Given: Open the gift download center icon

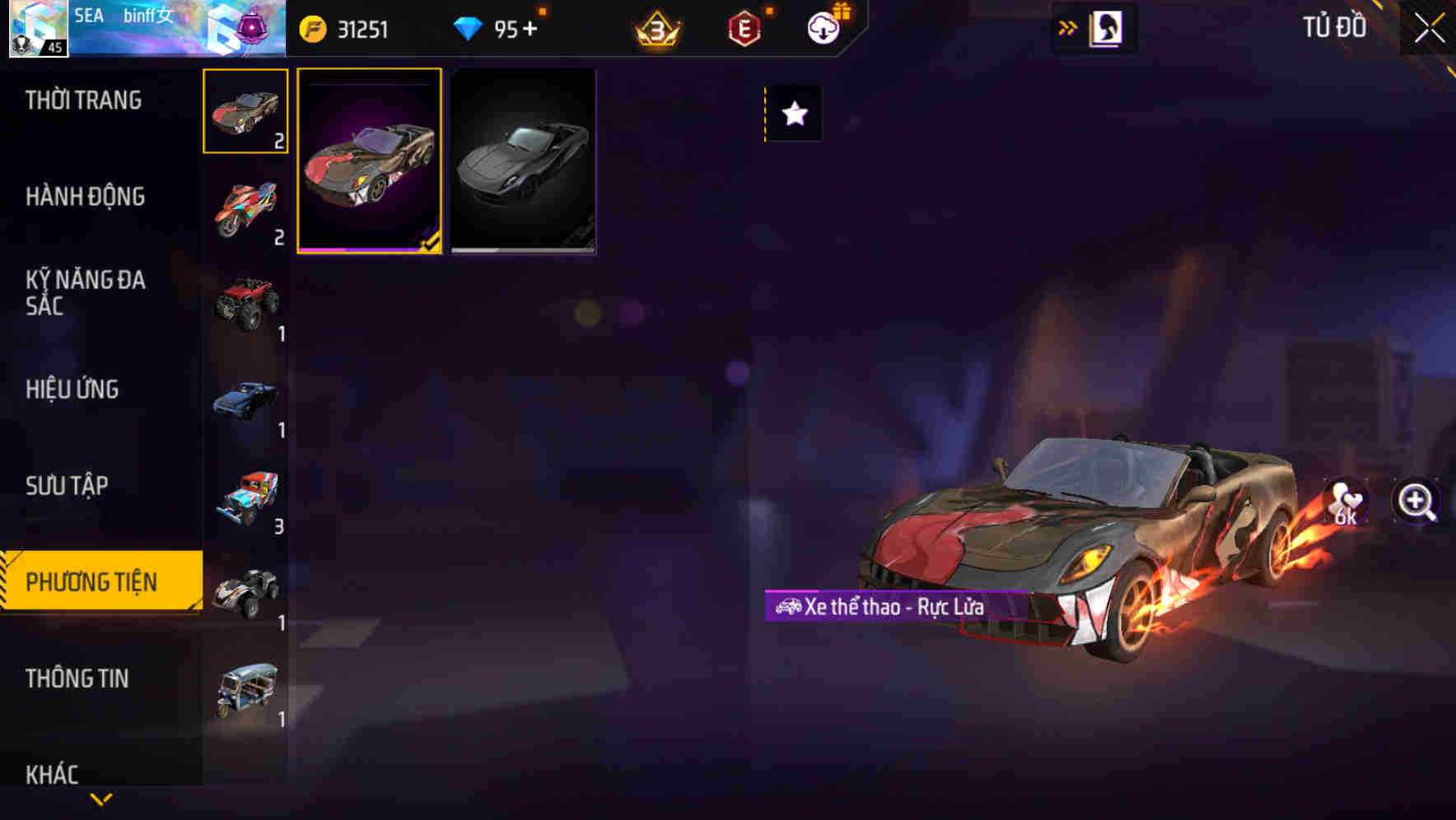Looking at the screenshot, I should pyautogui.click(x=822, y=27).
